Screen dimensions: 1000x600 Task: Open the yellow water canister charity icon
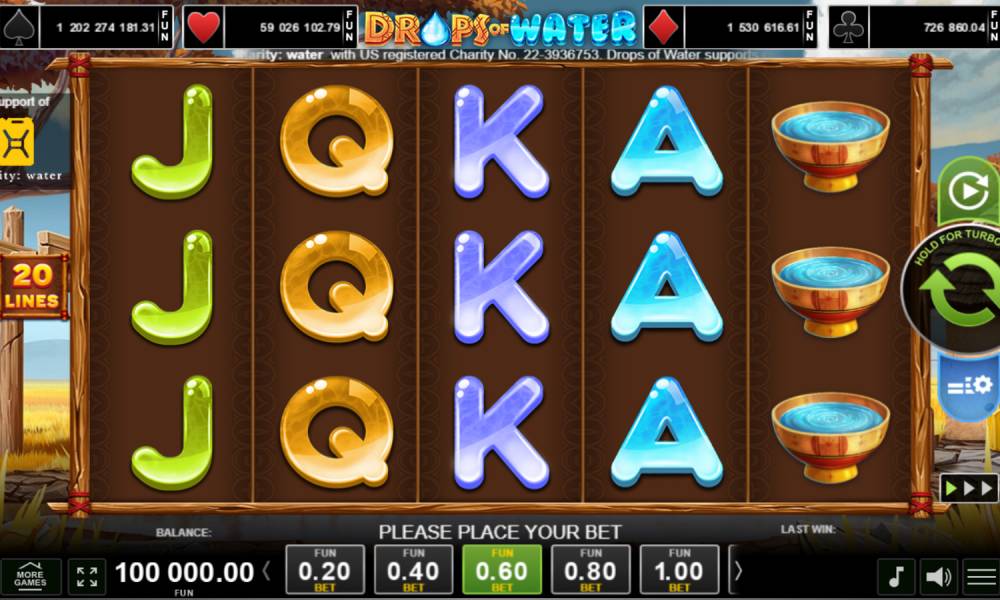coord(17,143)
